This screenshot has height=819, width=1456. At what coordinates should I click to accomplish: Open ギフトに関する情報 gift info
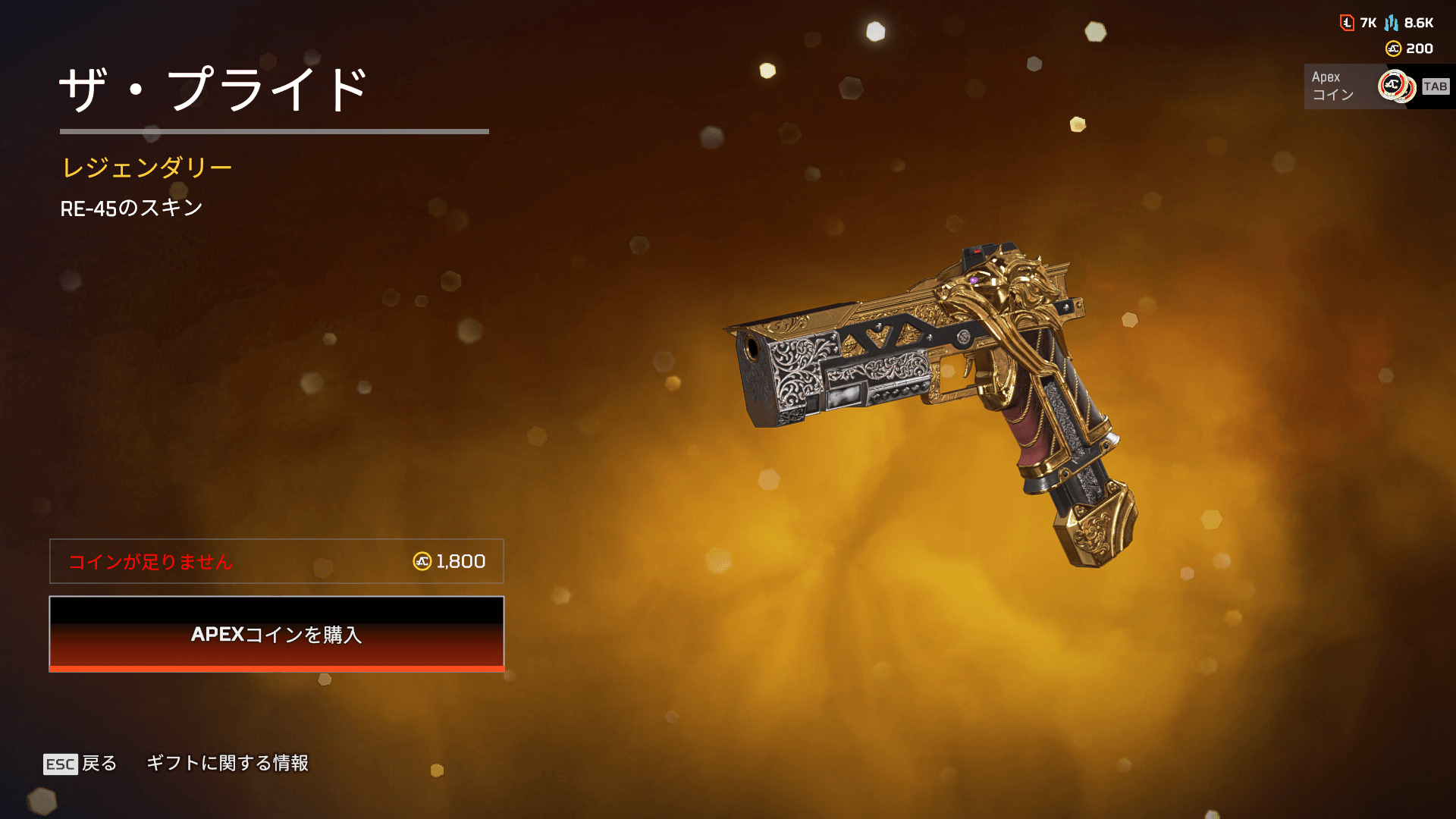(227, 763)
